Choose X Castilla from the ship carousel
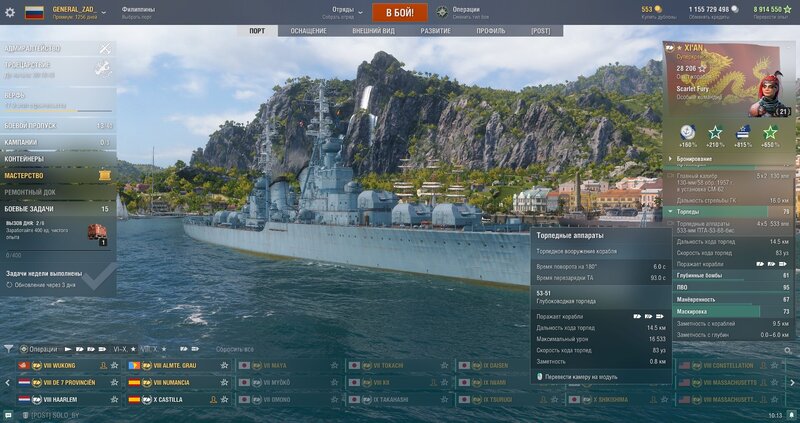The height and width of the screenshot is (423, 800). tap(168, 398)
